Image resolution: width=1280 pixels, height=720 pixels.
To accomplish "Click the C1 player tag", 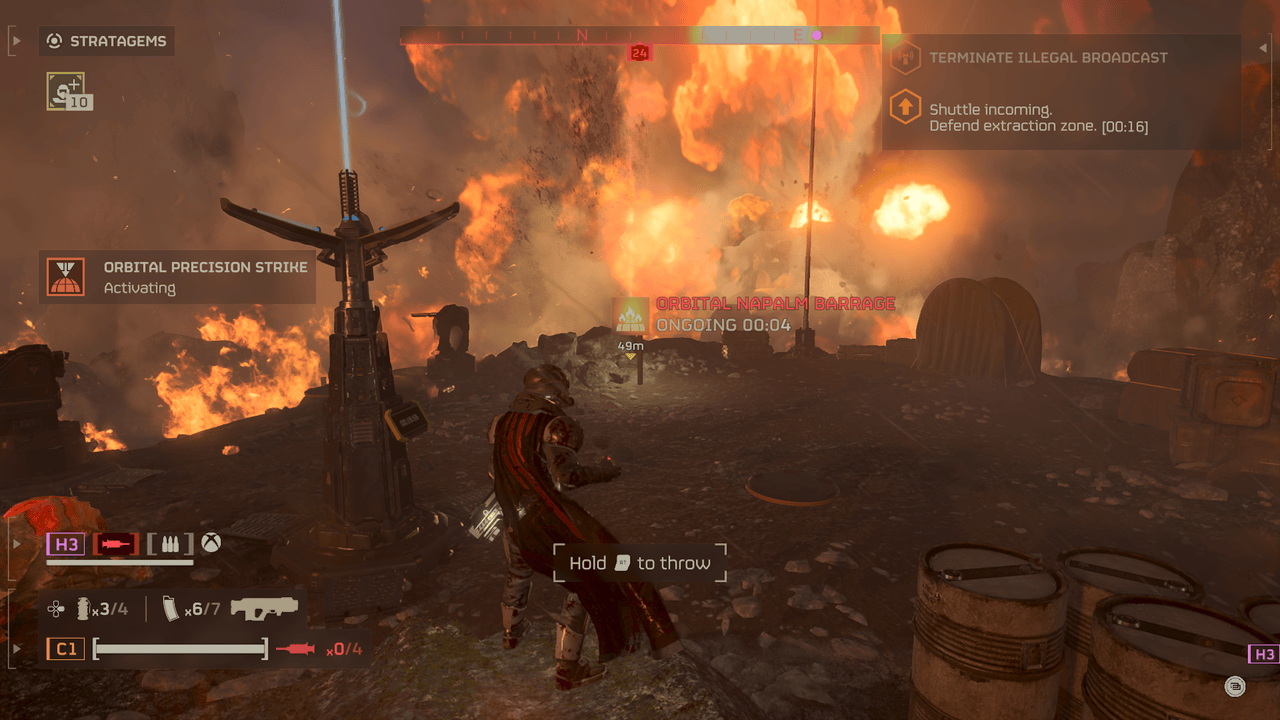I will (x=66, y=649).
